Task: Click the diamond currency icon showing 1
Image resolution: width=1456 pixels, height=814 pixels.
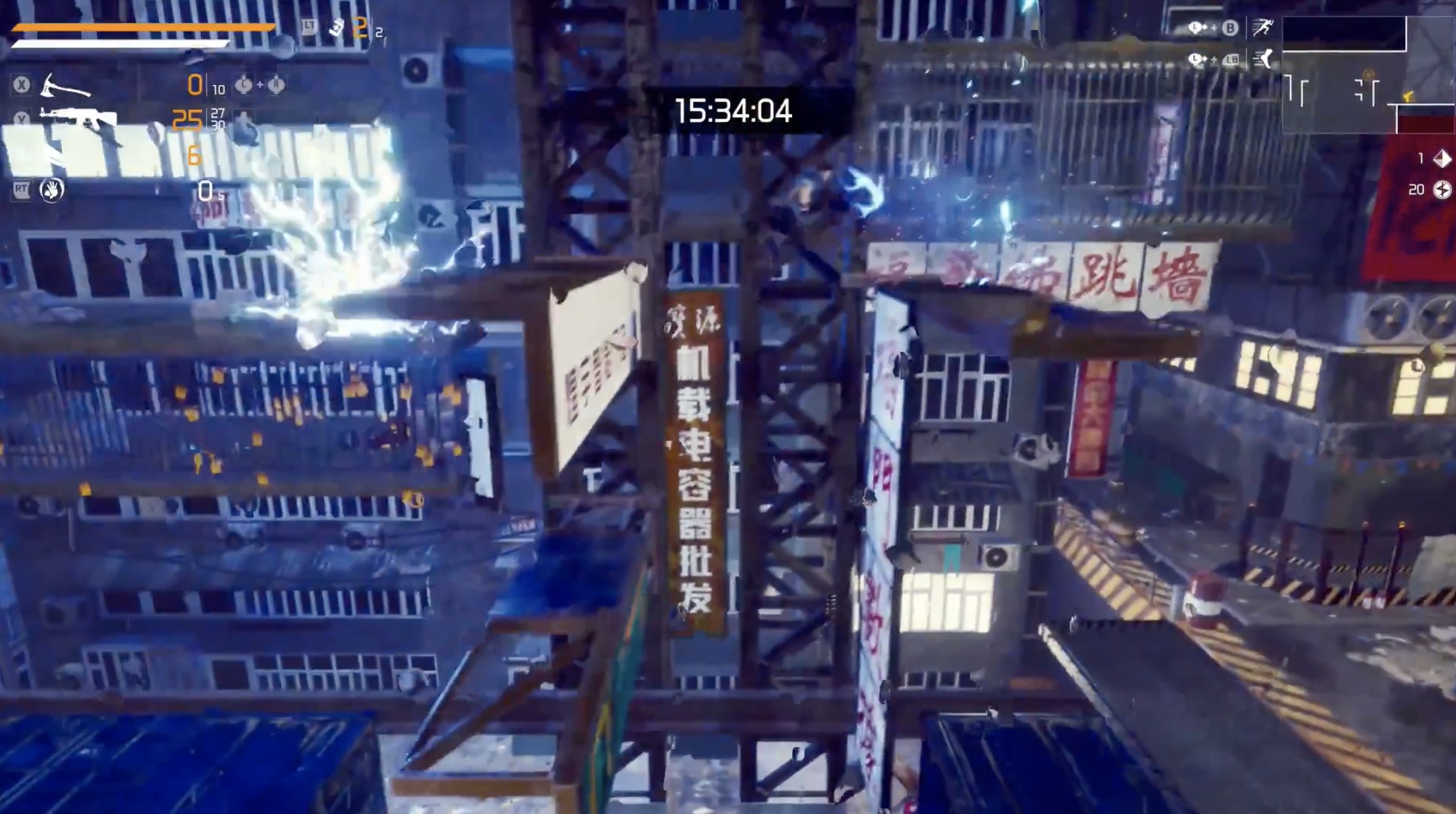Action: click(1443, 160)
